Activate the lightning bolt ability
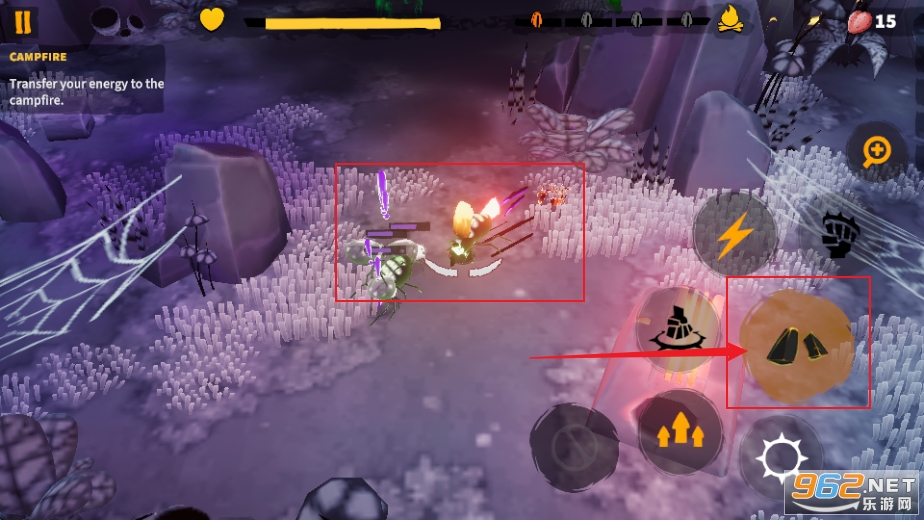The width and height of the screenshot is (924, 520). 734,234
